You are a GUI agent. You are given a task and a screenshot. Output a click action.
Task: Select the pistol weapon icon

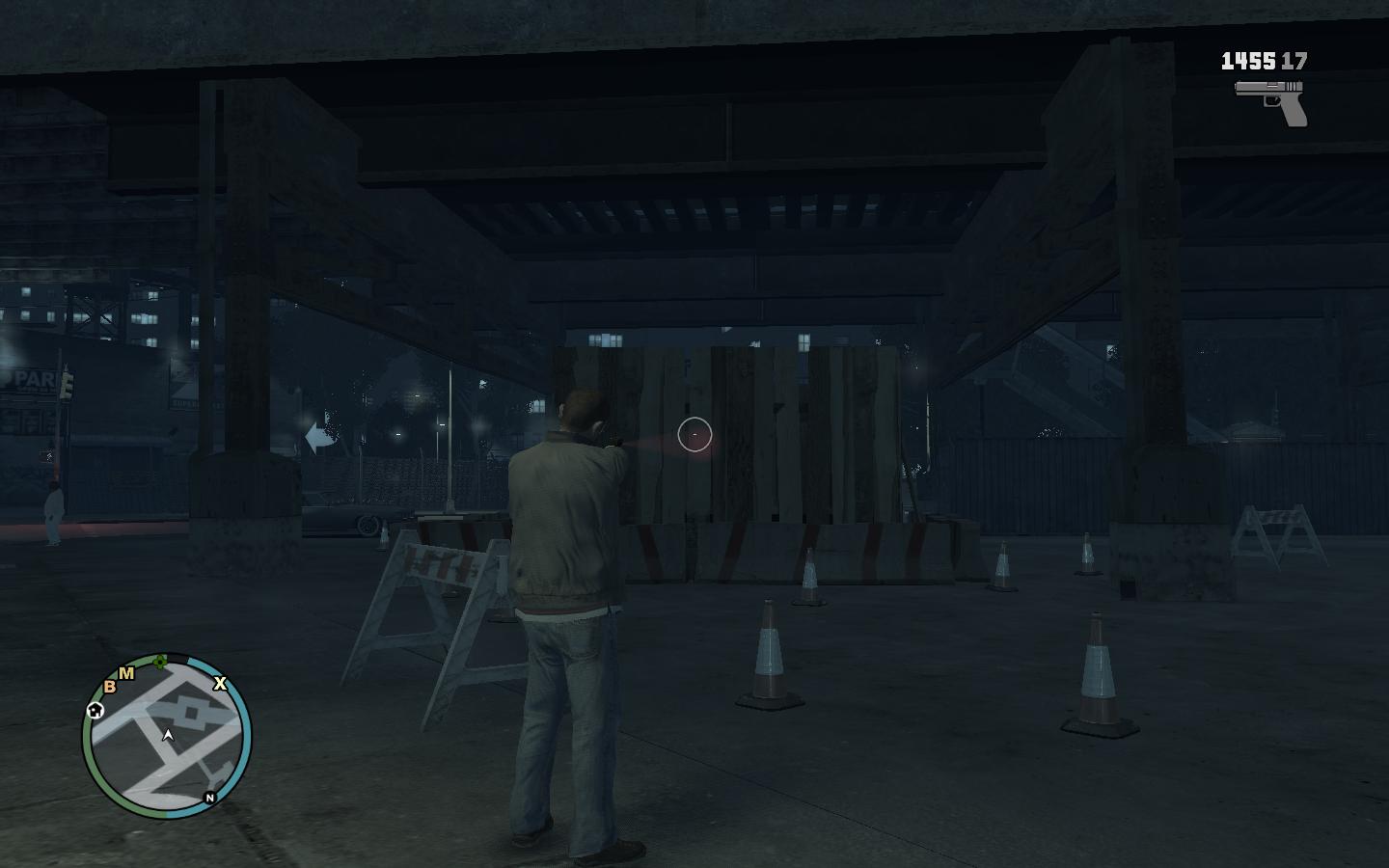coord(1272,101)
